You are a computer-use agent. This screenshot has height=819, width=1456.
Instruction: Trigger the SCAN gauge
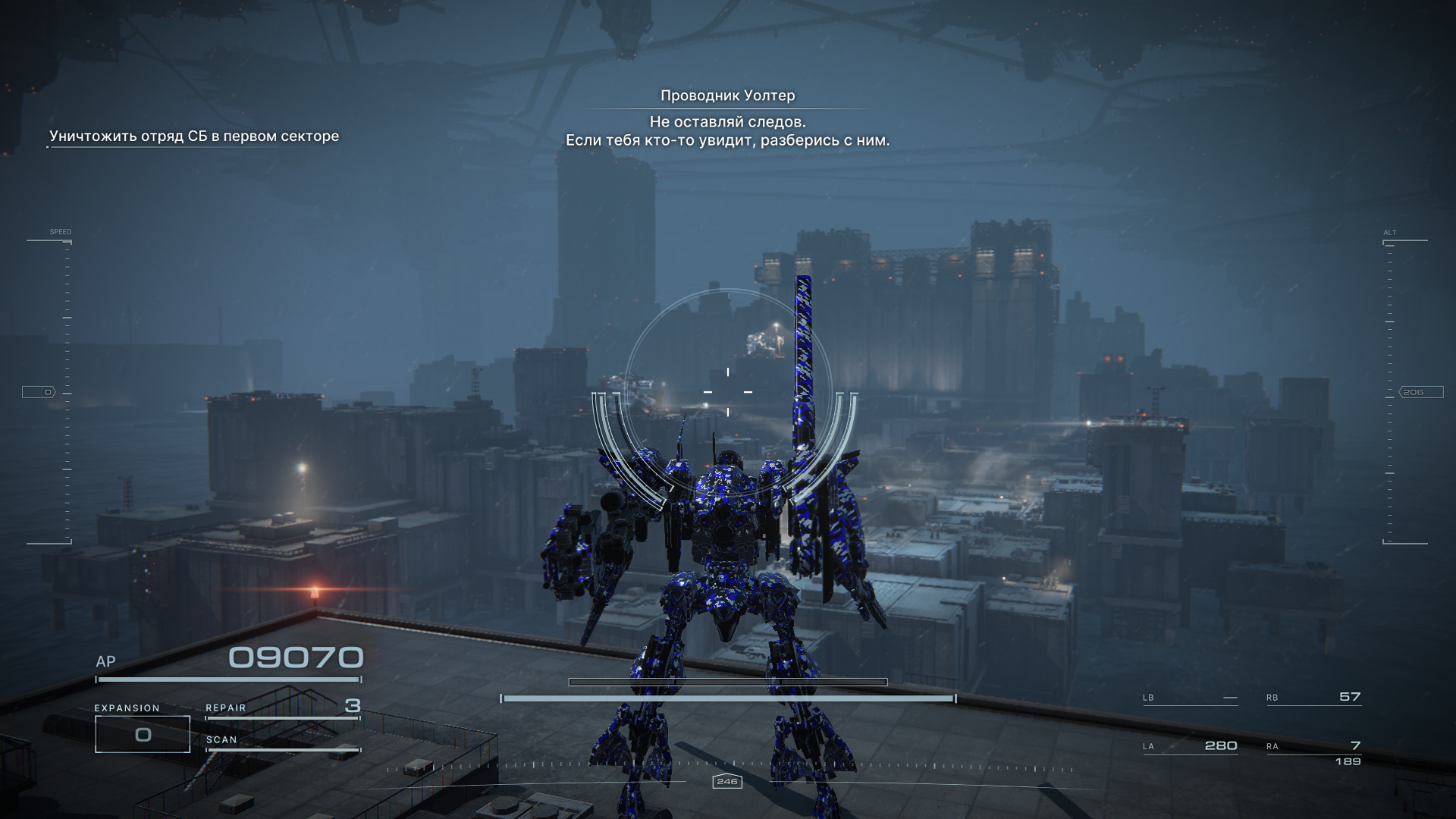(x=282, y=742)
